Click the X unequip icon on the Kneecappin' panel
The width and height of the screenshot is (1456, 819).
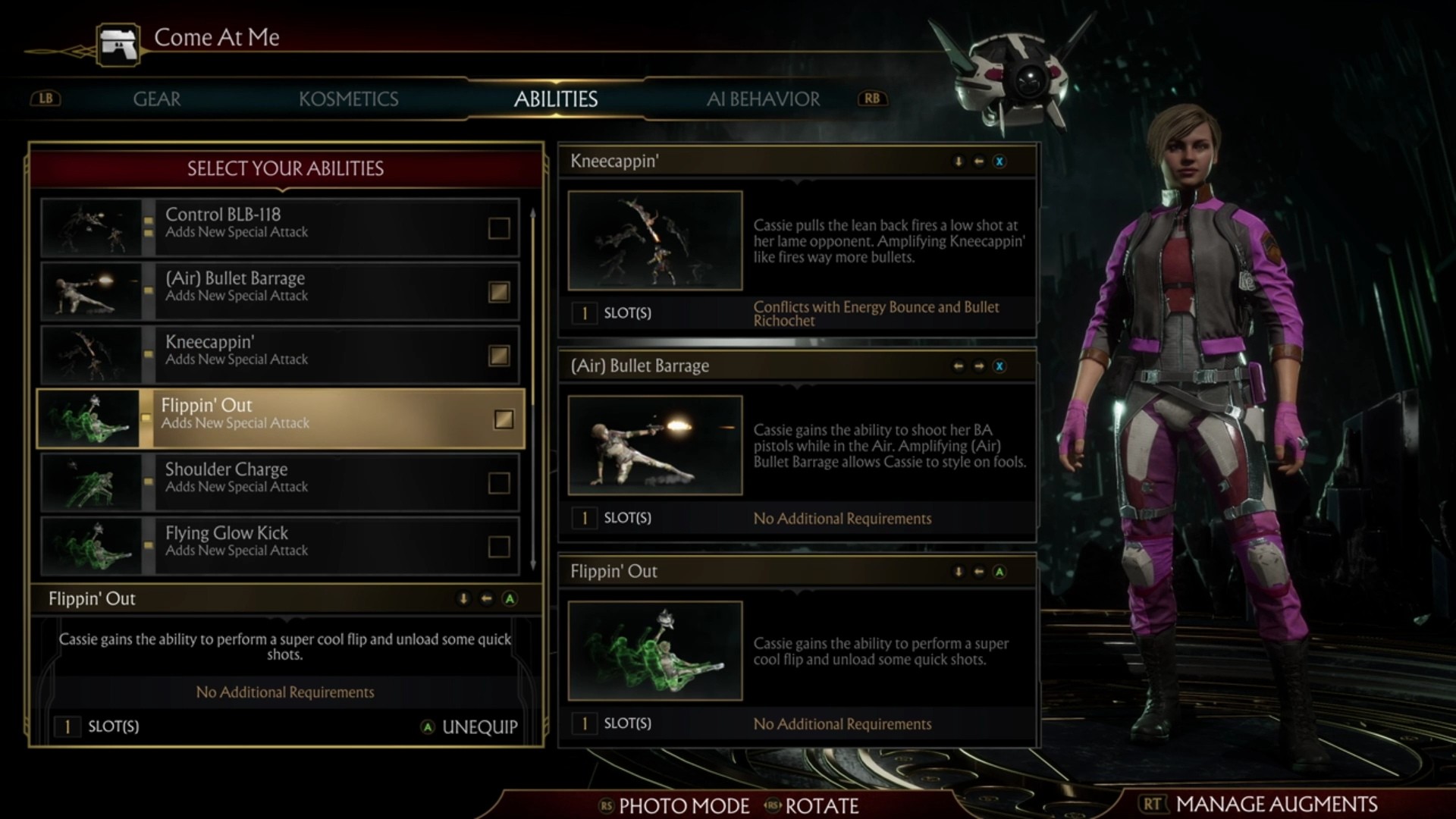tap(999, 162)
